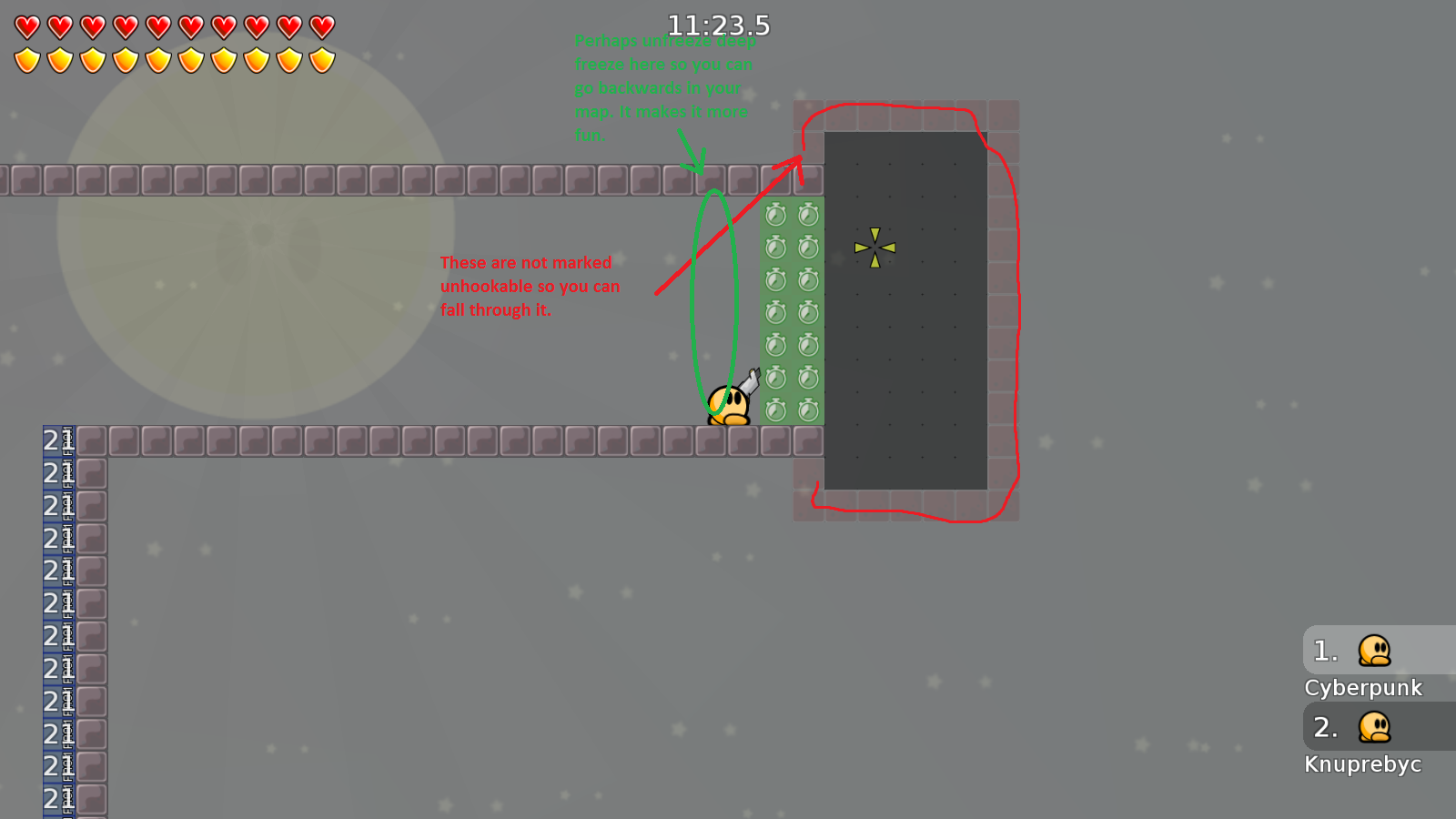1456x819 pixels.
Task: Select the rightmost shield icon
Action: tap(320, 59)
